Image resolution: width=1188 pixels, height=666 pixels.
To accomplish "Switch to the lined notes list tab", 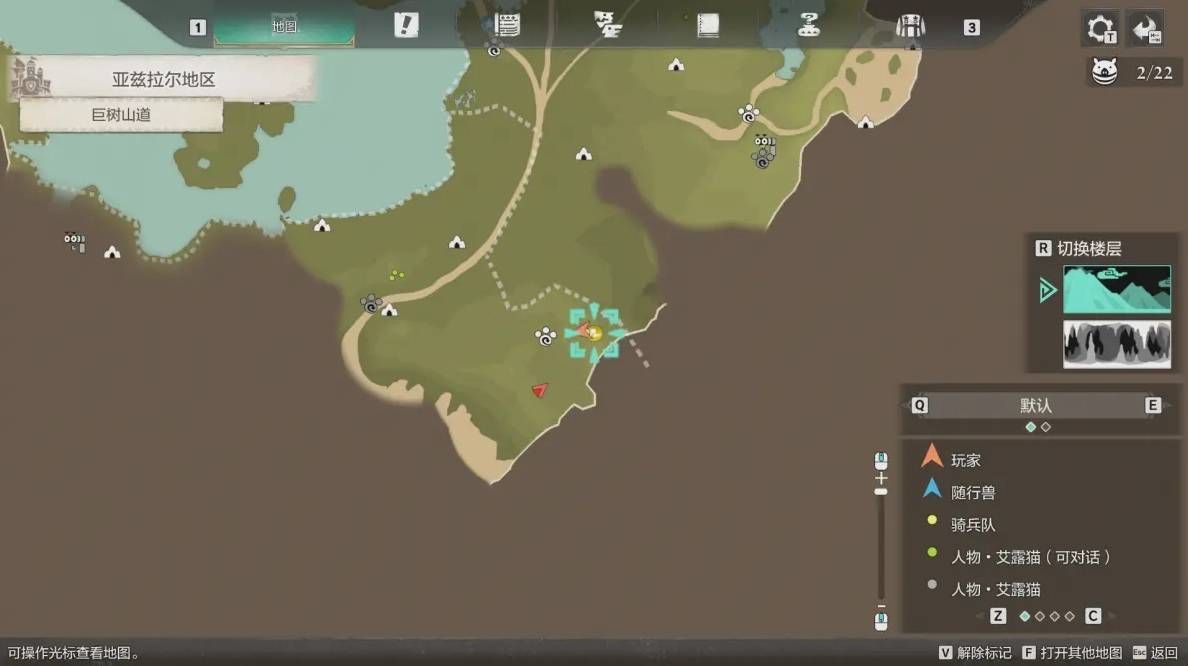I will [508, 26].
